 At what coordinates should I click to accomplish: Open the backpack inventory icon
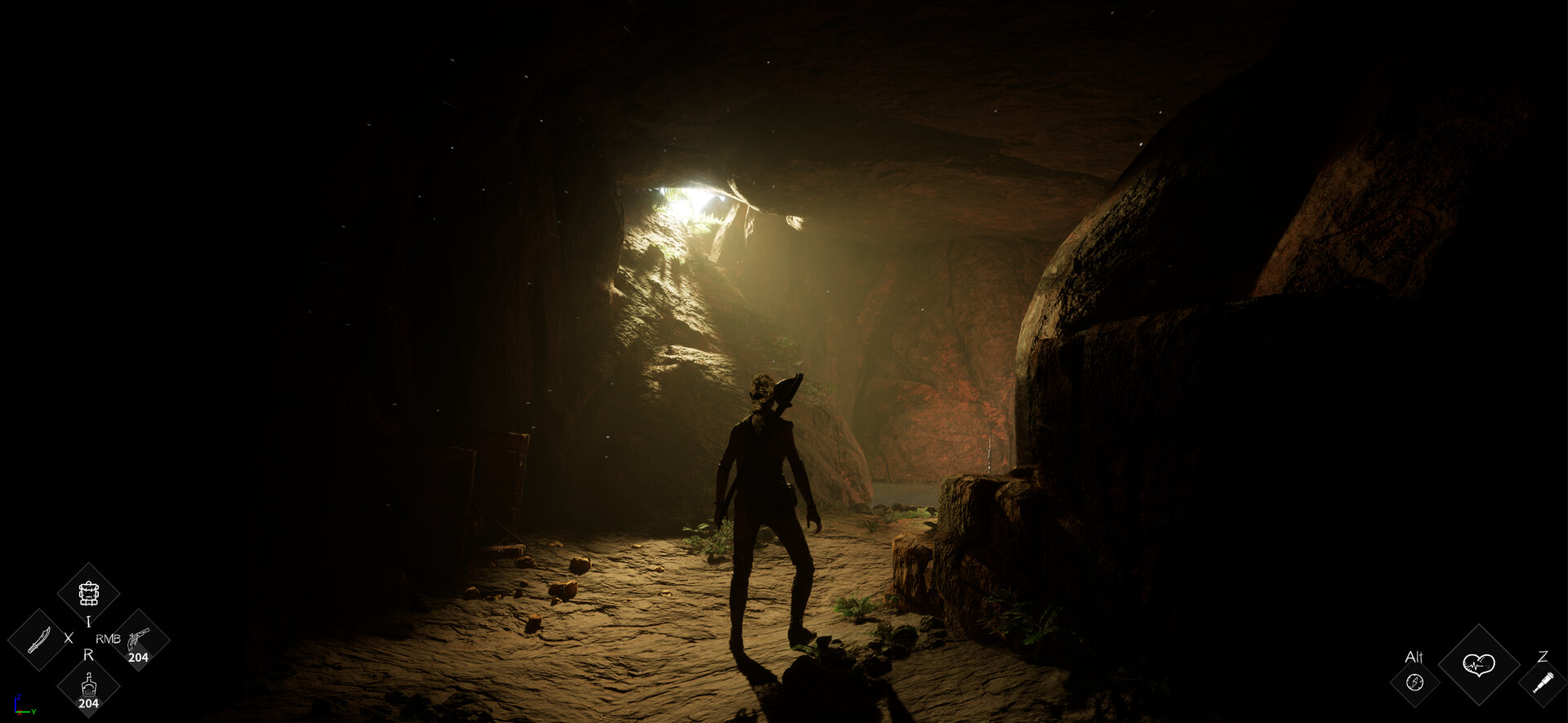pos(89,592)
